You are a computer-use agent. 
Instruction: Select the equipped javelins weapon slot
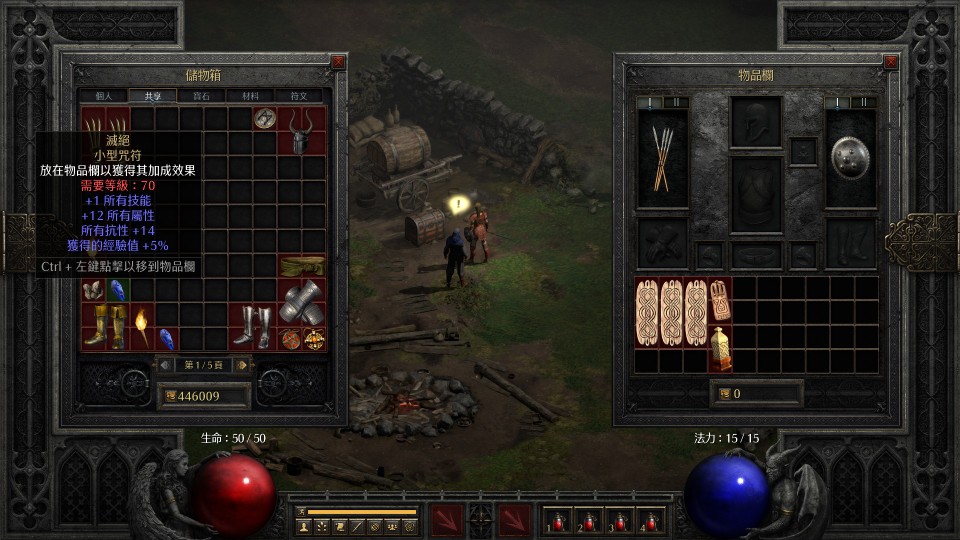[x=662, y=158]
